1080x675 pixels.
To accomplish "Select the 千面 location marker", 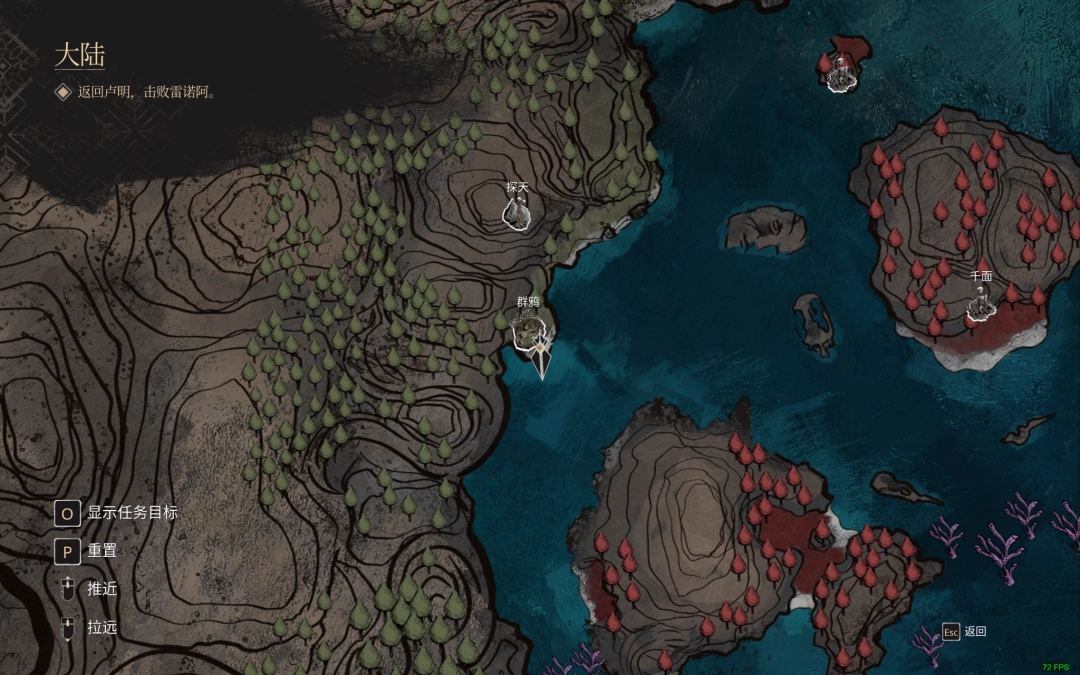I will 981,303.
